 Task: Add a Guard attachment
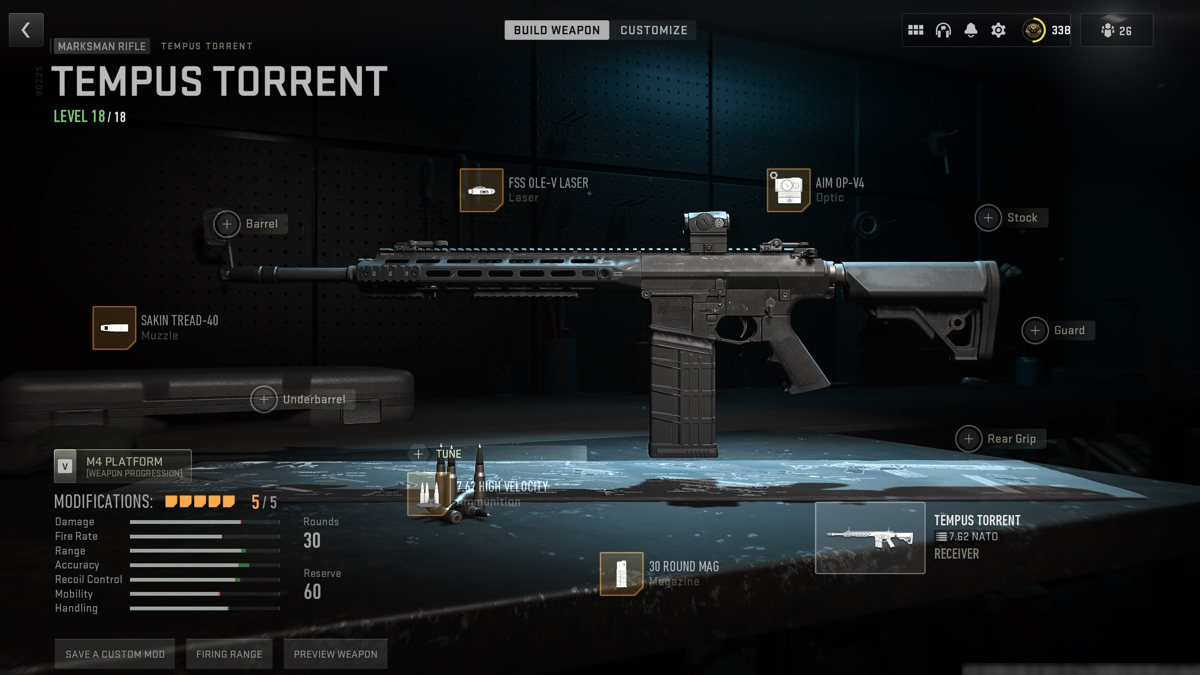(x=1035, y=330)
